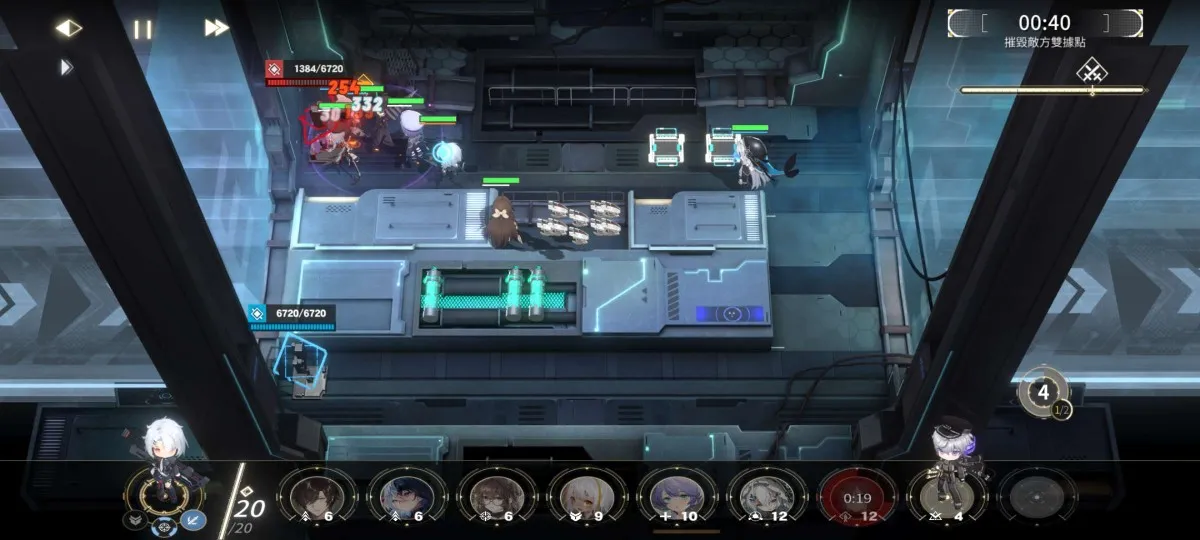Click the diamond back icon
This screenshot has width=1200, height=540.
68,28
